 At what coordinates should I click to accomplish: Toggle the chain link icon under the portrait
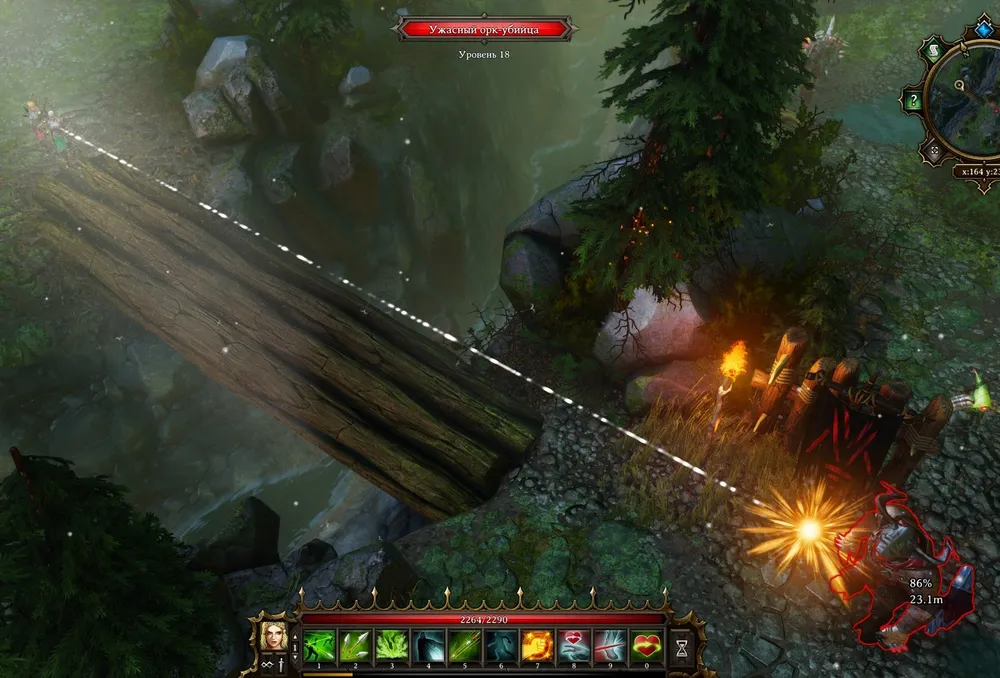tap(267, 665)
